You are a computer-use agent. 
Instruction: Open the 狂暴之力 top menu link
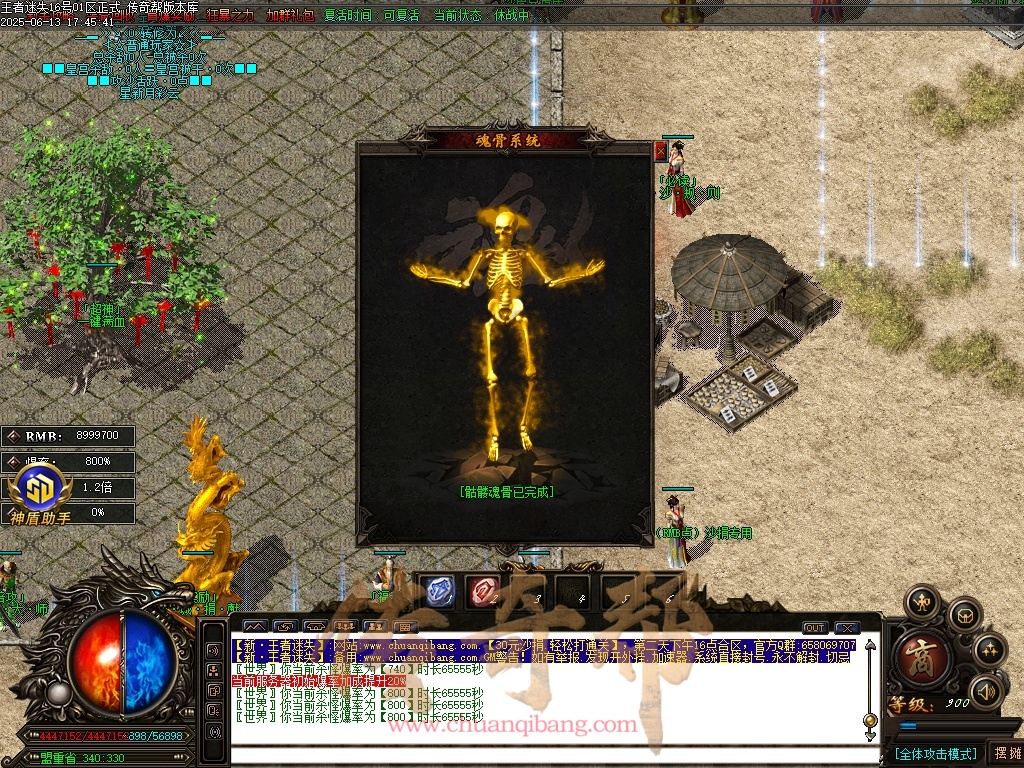point(230,16)
